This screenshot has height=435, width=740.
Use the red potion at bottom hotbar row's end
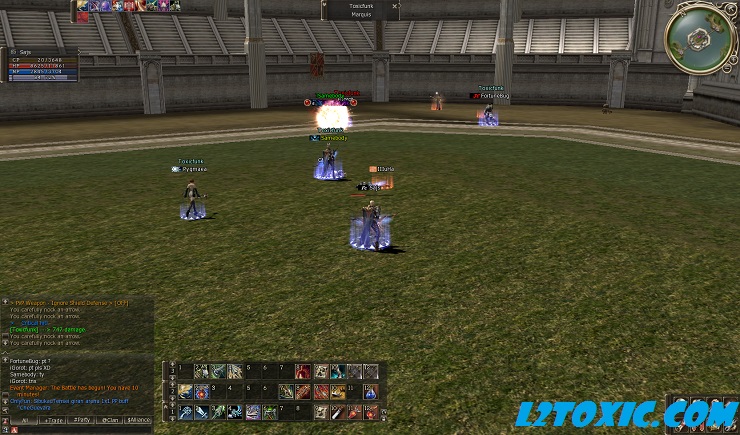[x=371, y=411]
